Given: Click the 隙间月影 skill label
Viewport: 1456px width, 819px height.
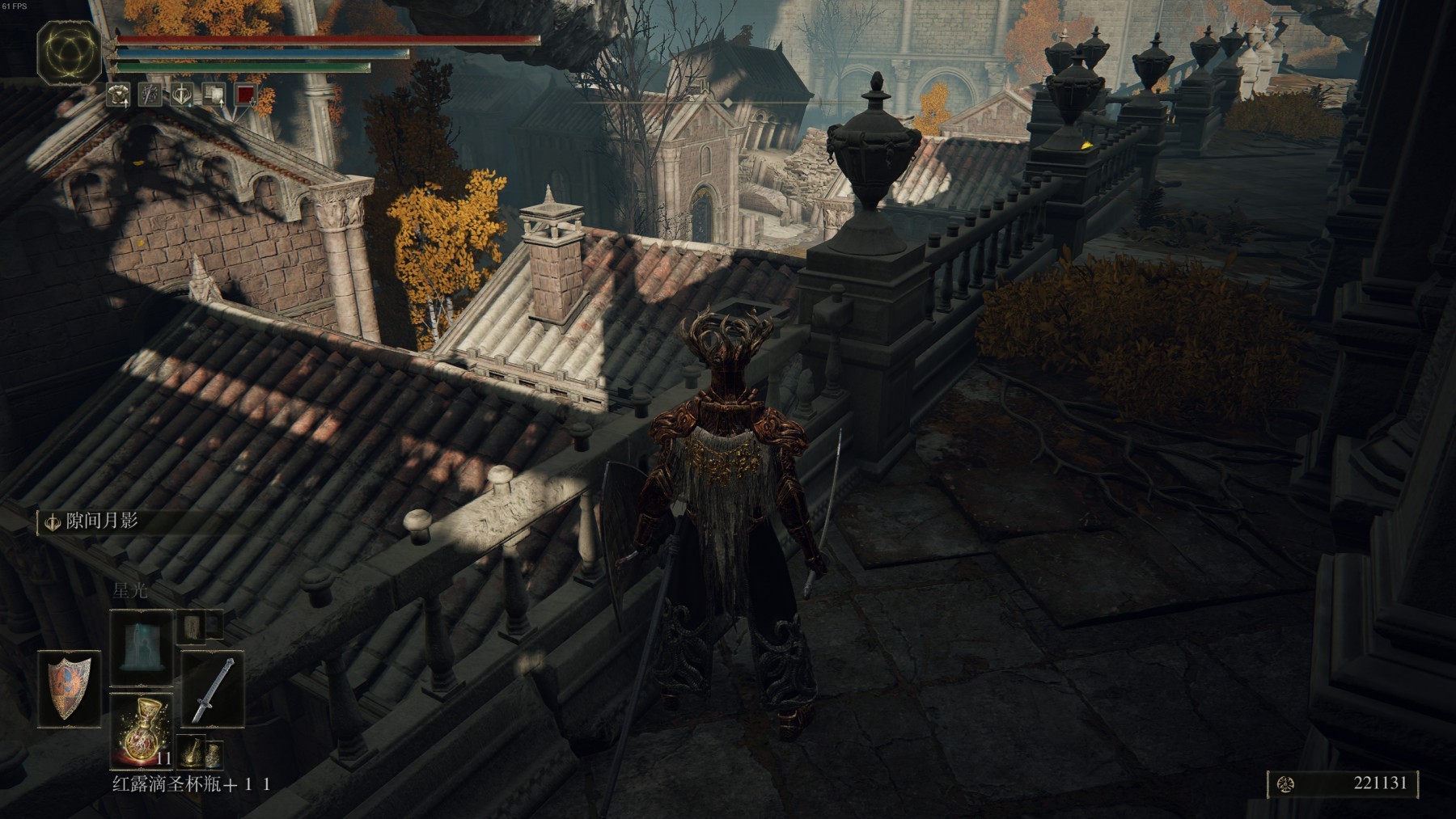Looking at the screenshot, I should pyautogui.click(x=101, y=521).
